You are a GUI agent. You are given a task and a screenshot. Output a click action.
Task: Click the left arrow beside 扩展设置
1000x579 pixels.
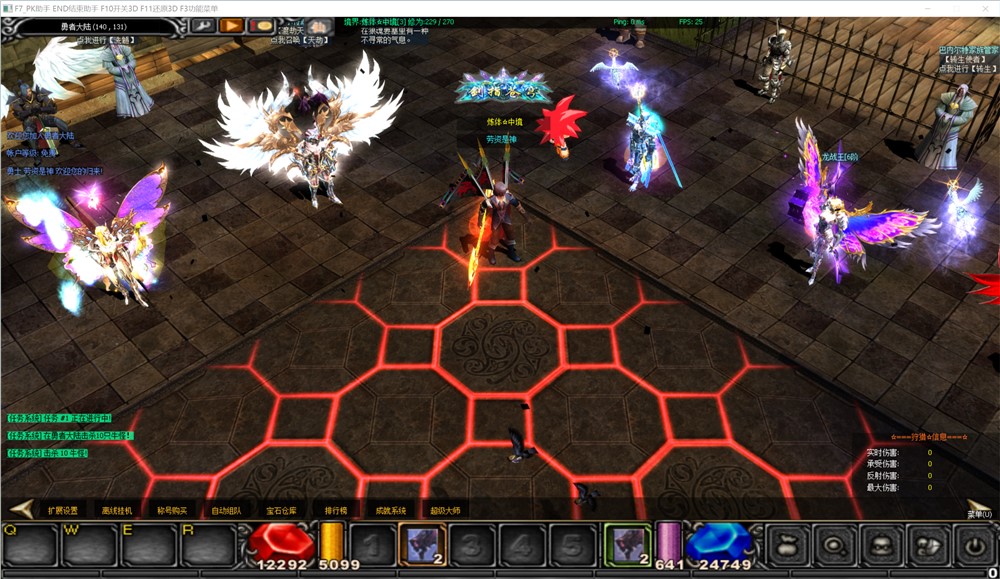23,509
